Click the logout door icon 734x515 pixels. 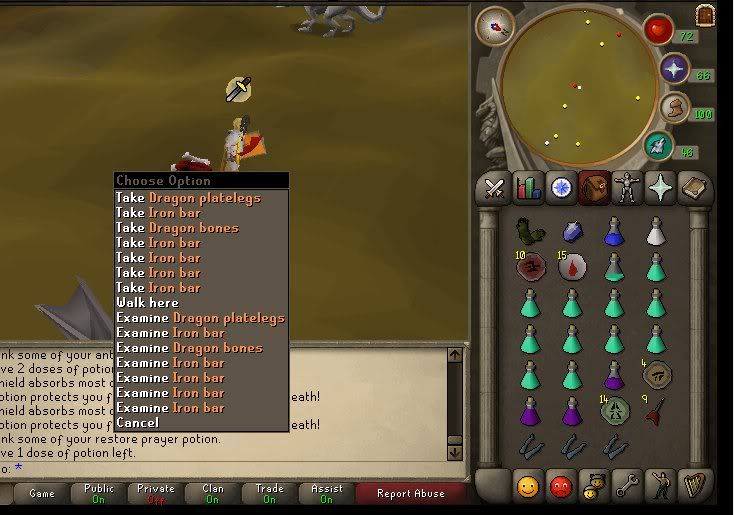(x=706, y=15)
